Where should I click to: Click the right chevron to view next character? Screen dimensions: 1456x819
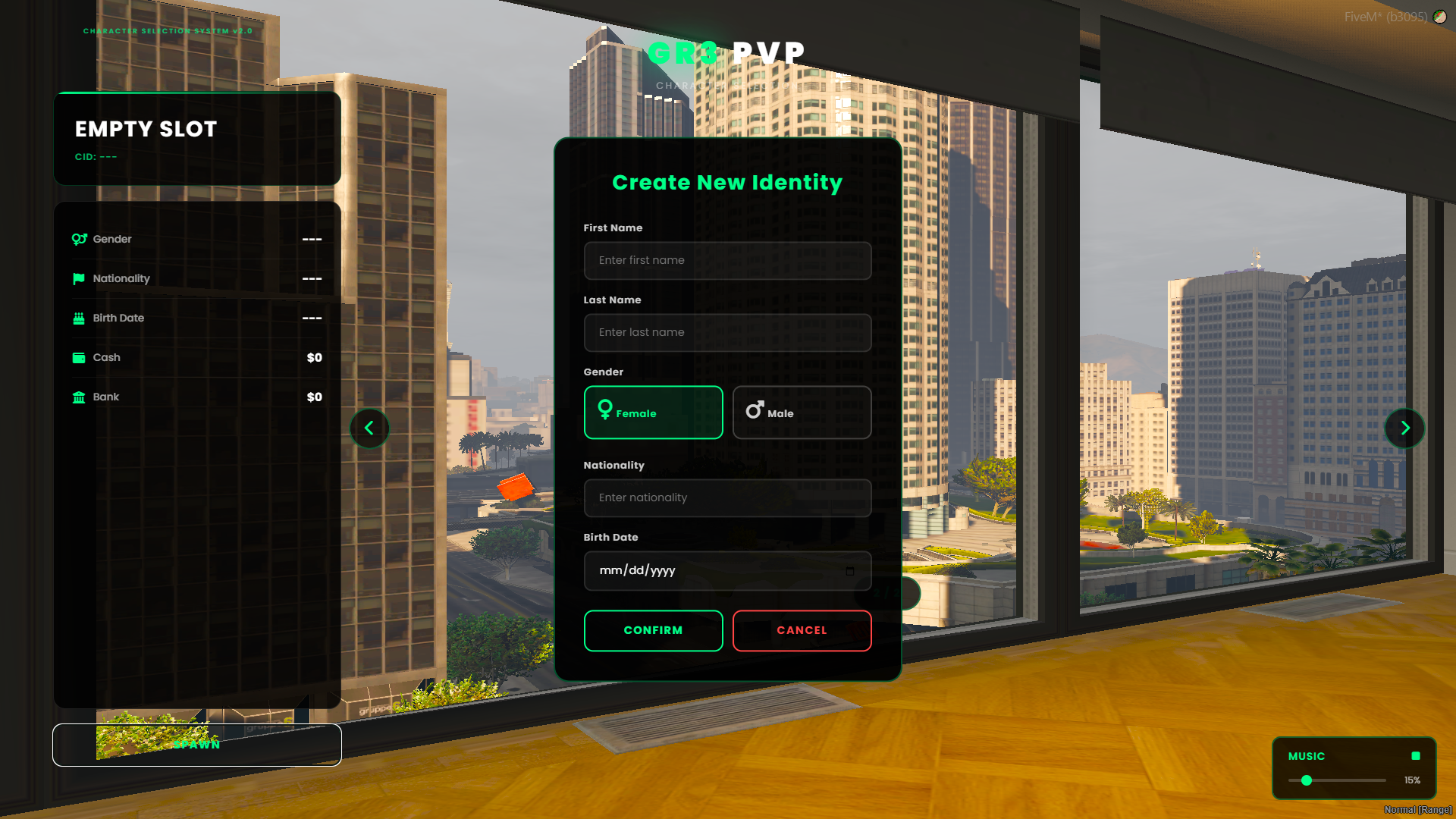point(1404,428)
